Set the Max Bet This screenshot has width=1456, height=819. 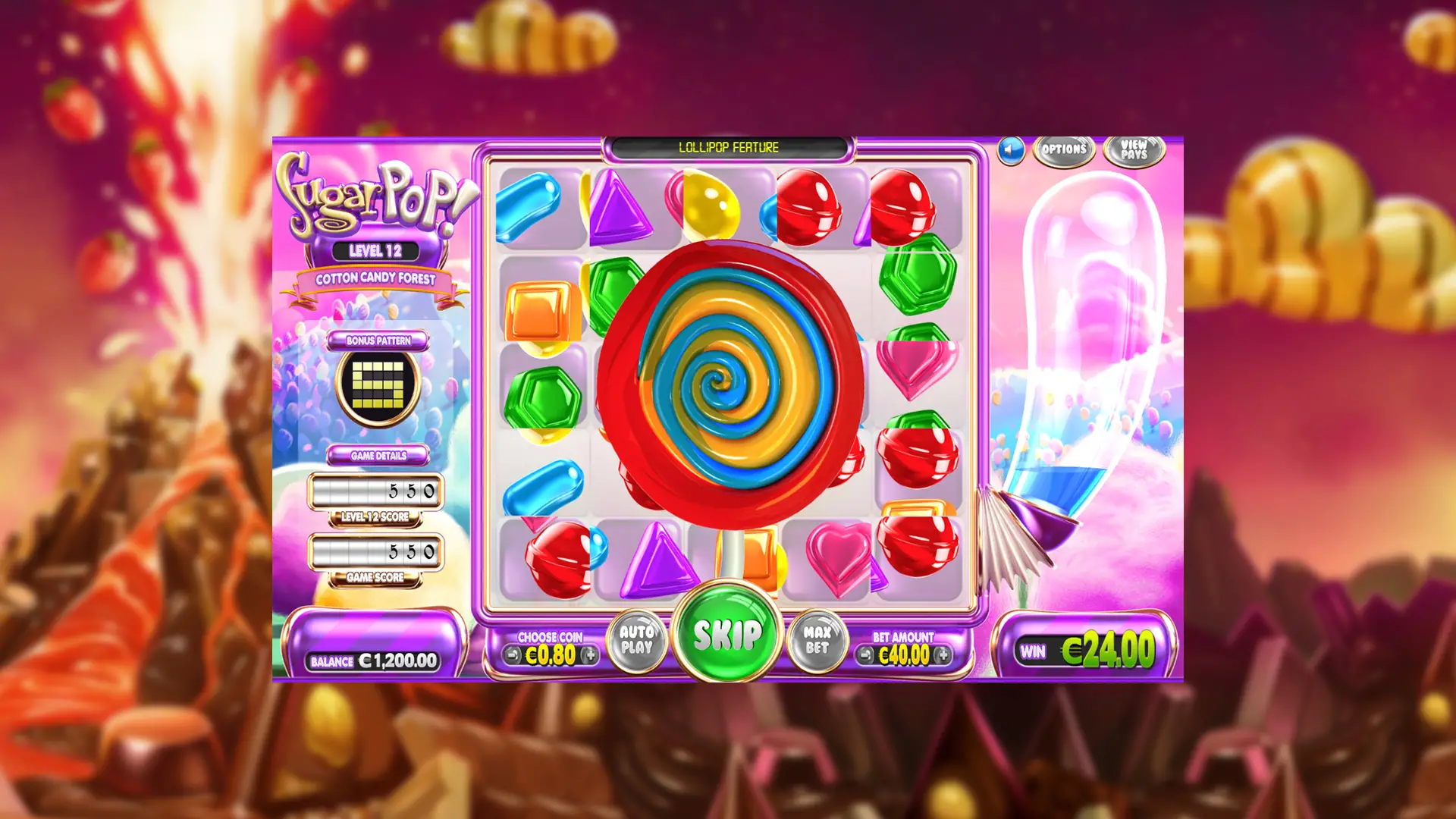817,640
